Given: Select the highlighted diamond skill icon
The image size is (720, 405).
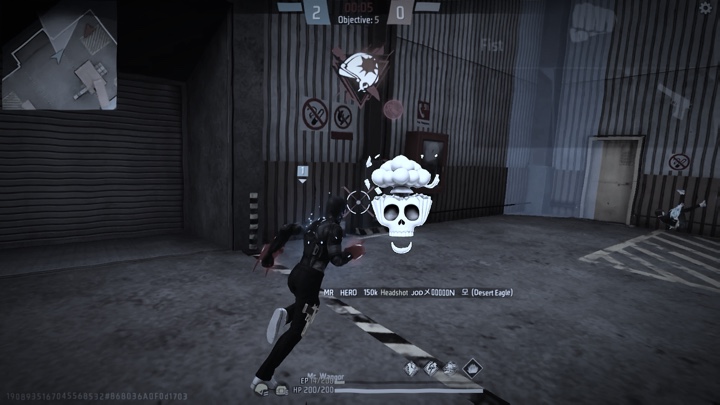Looking at the screenshot, I should (x=470, y=368).
